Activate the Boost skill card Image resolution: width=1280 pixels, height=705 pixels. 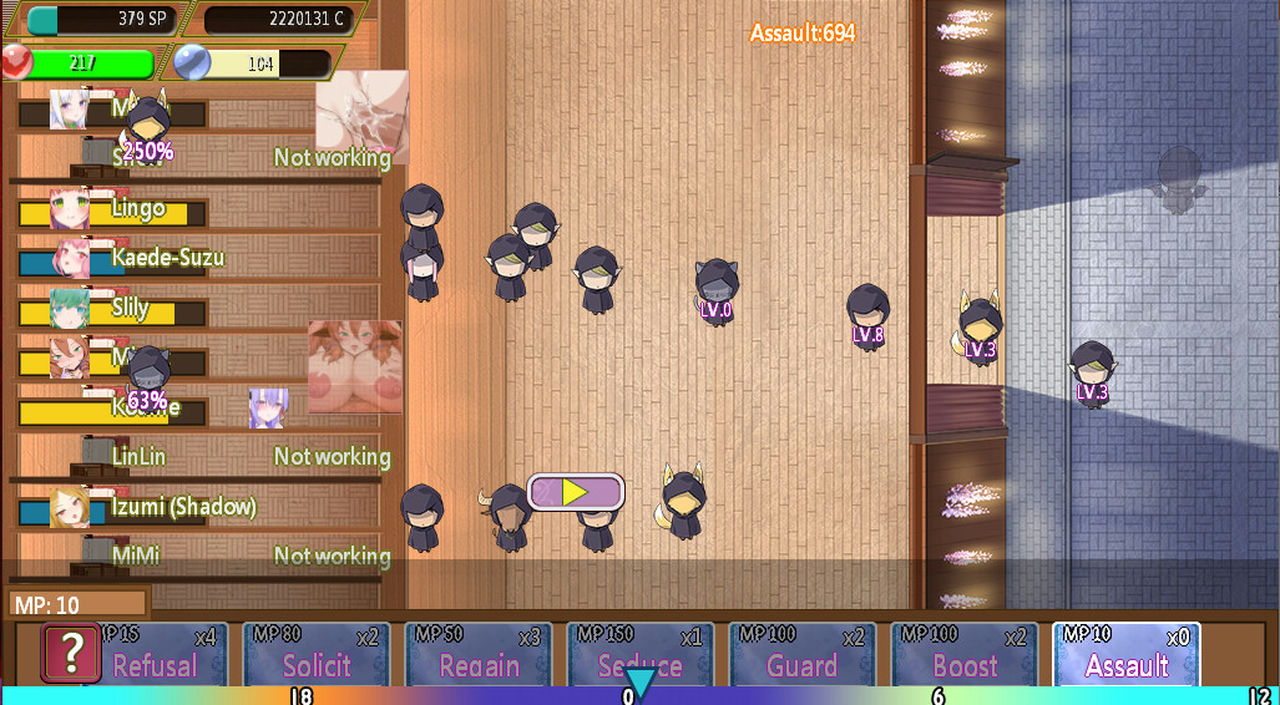pos(964,654)
